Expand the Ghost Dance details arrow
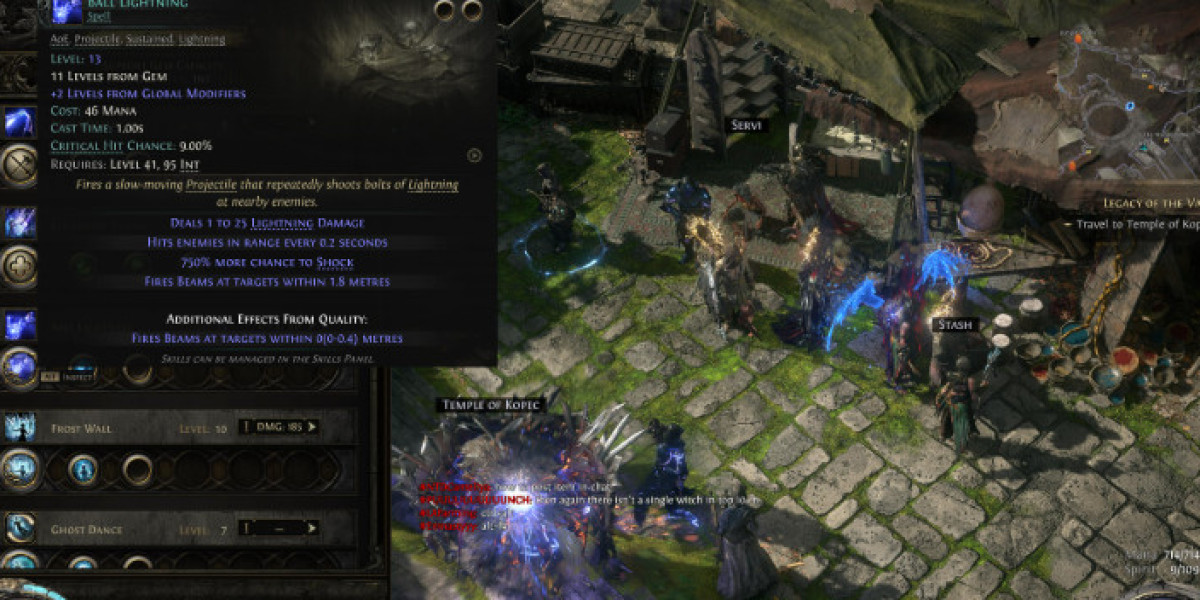 tap(312, 527)
